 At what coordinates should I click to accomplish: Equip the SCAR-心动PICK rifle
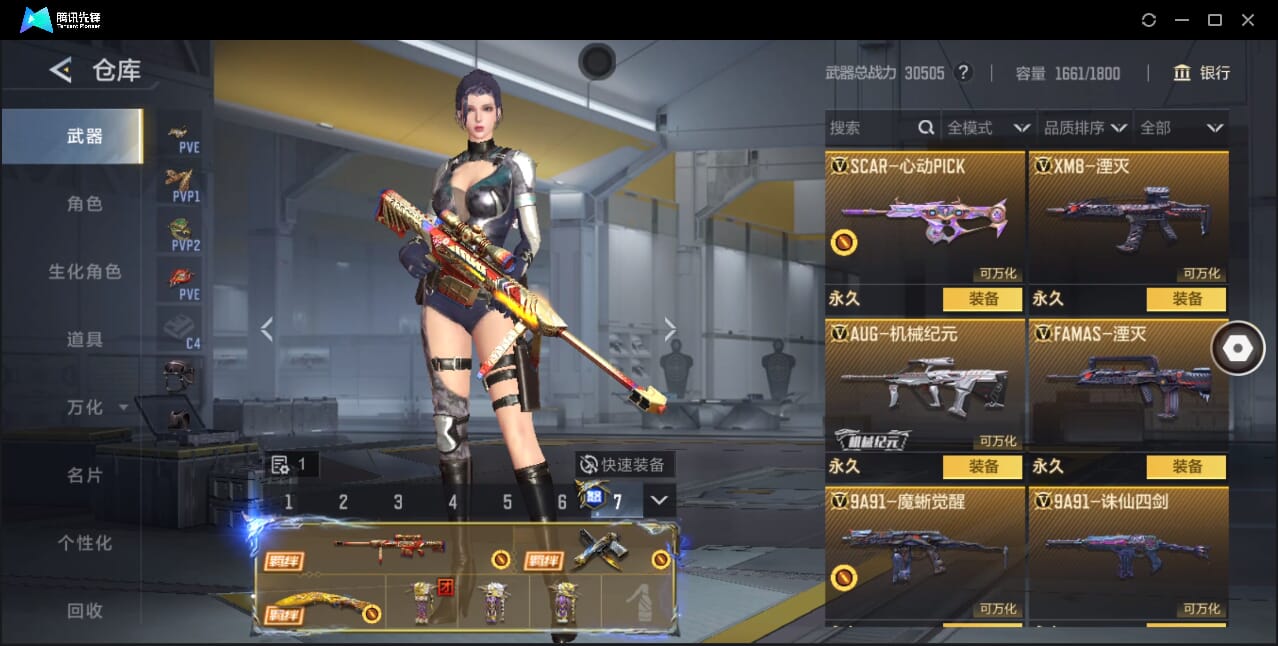coord(982,299)
